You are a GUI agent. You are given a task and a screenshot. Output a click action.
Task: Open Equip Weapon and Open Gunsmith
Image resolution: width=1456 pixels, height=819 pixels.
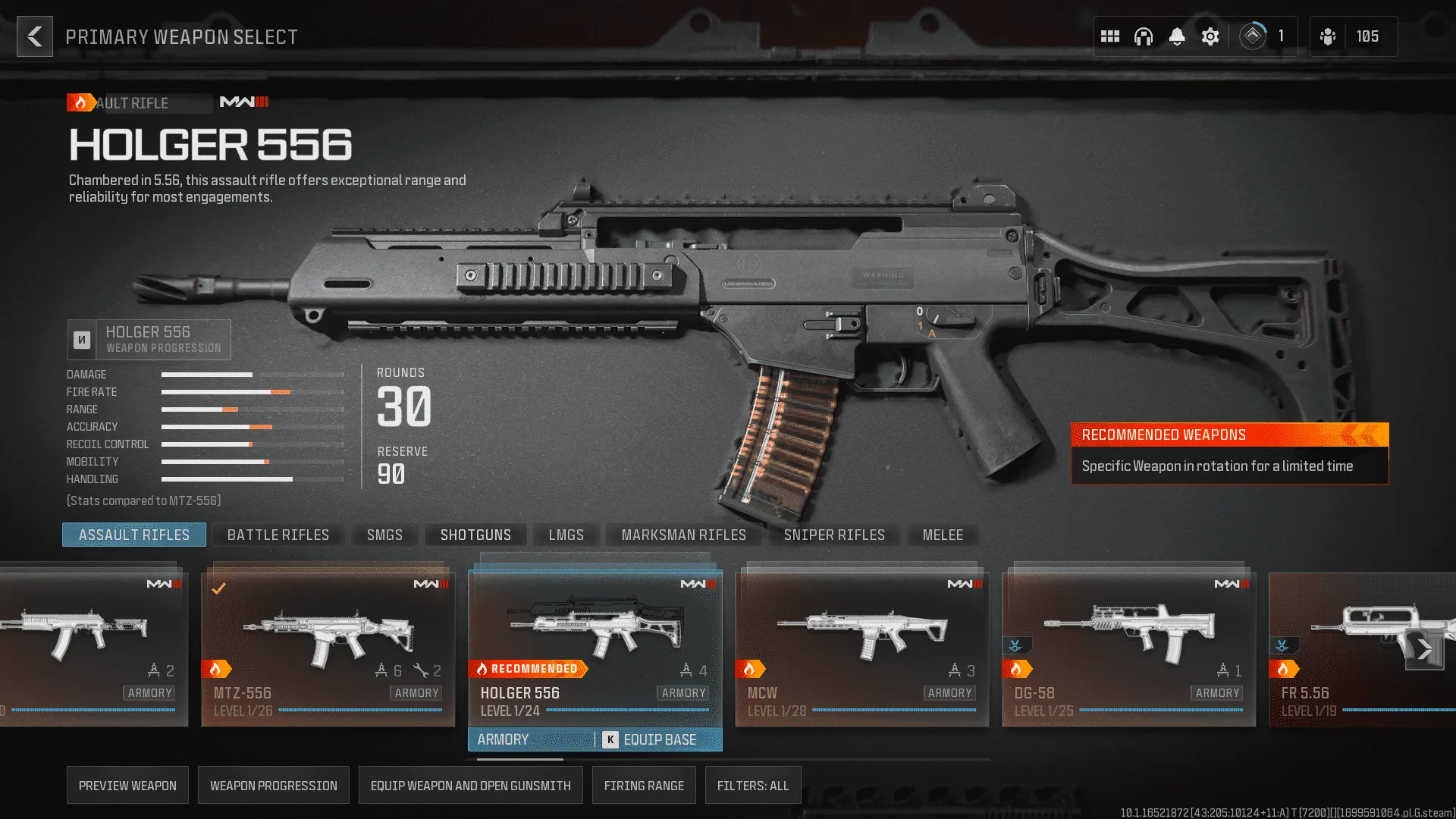tap(470, 786)
